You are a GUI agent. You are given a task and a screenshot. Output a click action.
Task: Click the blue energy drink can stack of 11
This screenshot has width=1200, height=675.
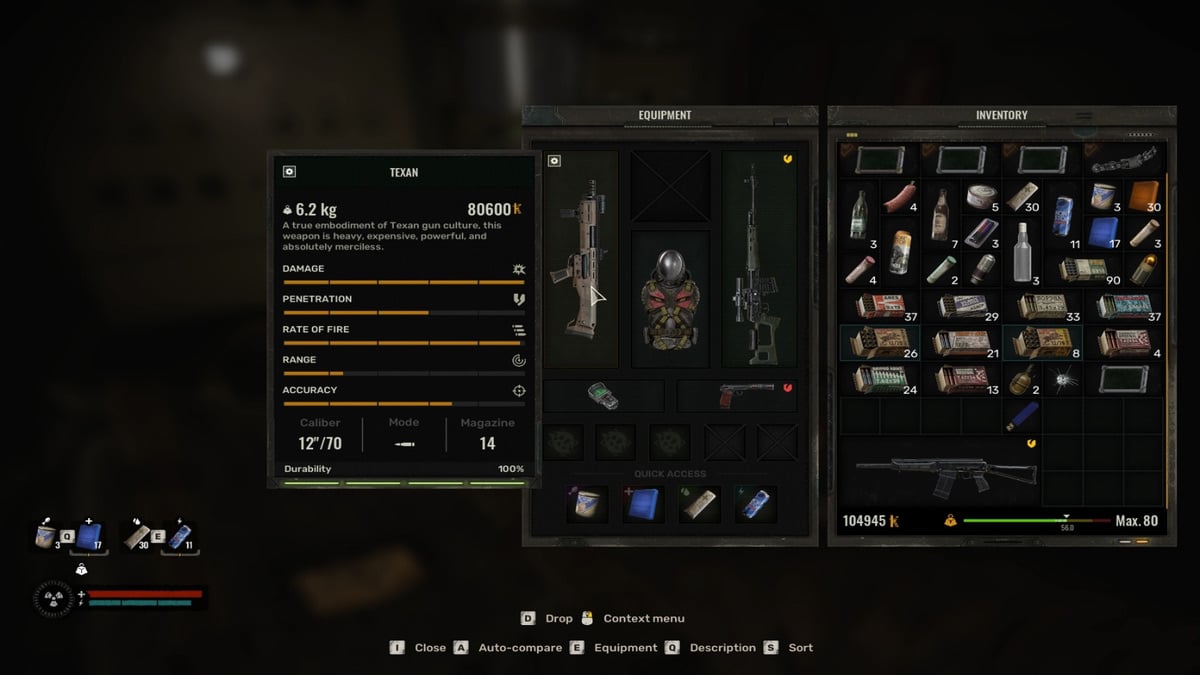tap(1063, 215)
